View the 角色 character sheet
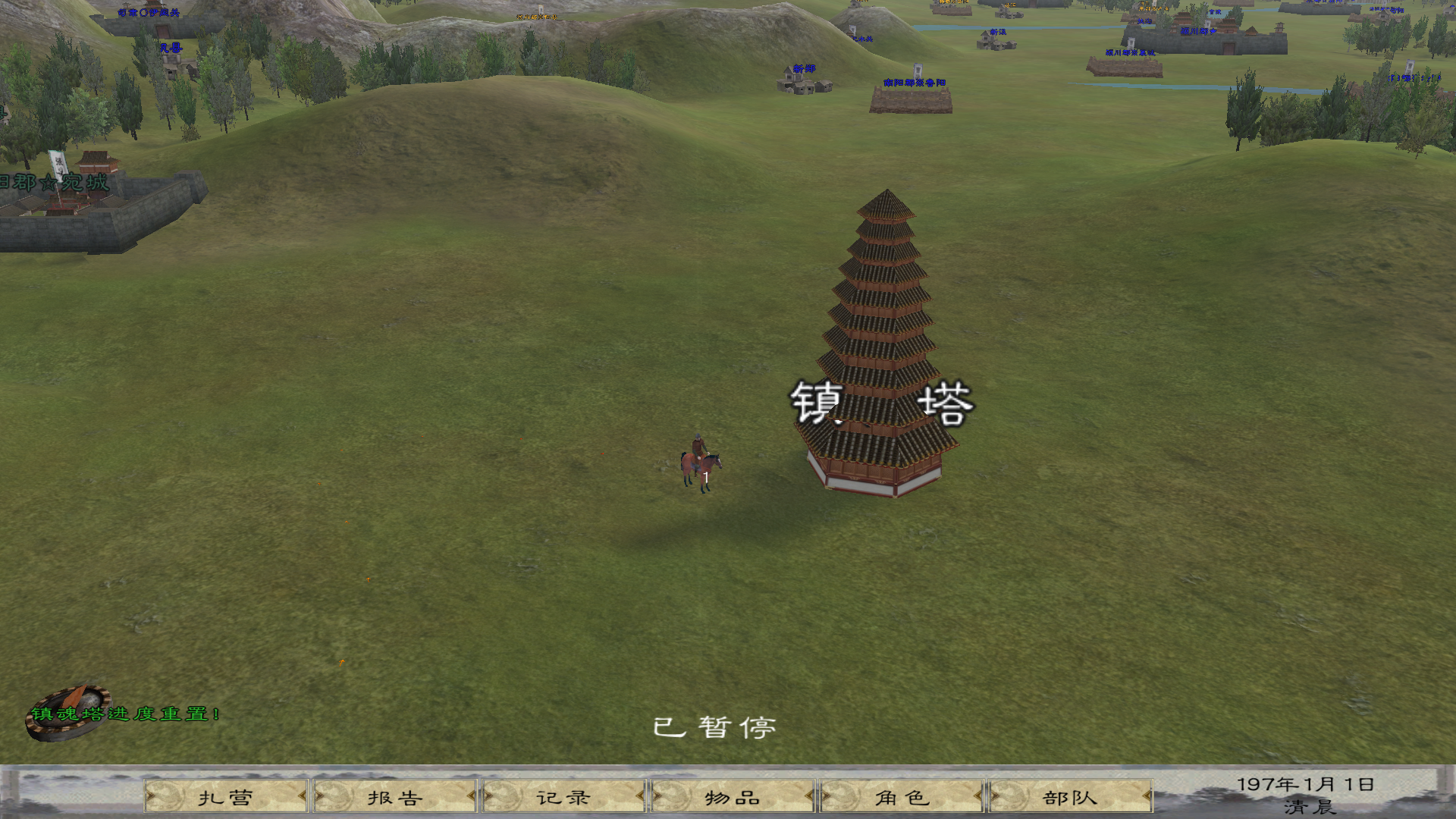 [x=902, y=797]
